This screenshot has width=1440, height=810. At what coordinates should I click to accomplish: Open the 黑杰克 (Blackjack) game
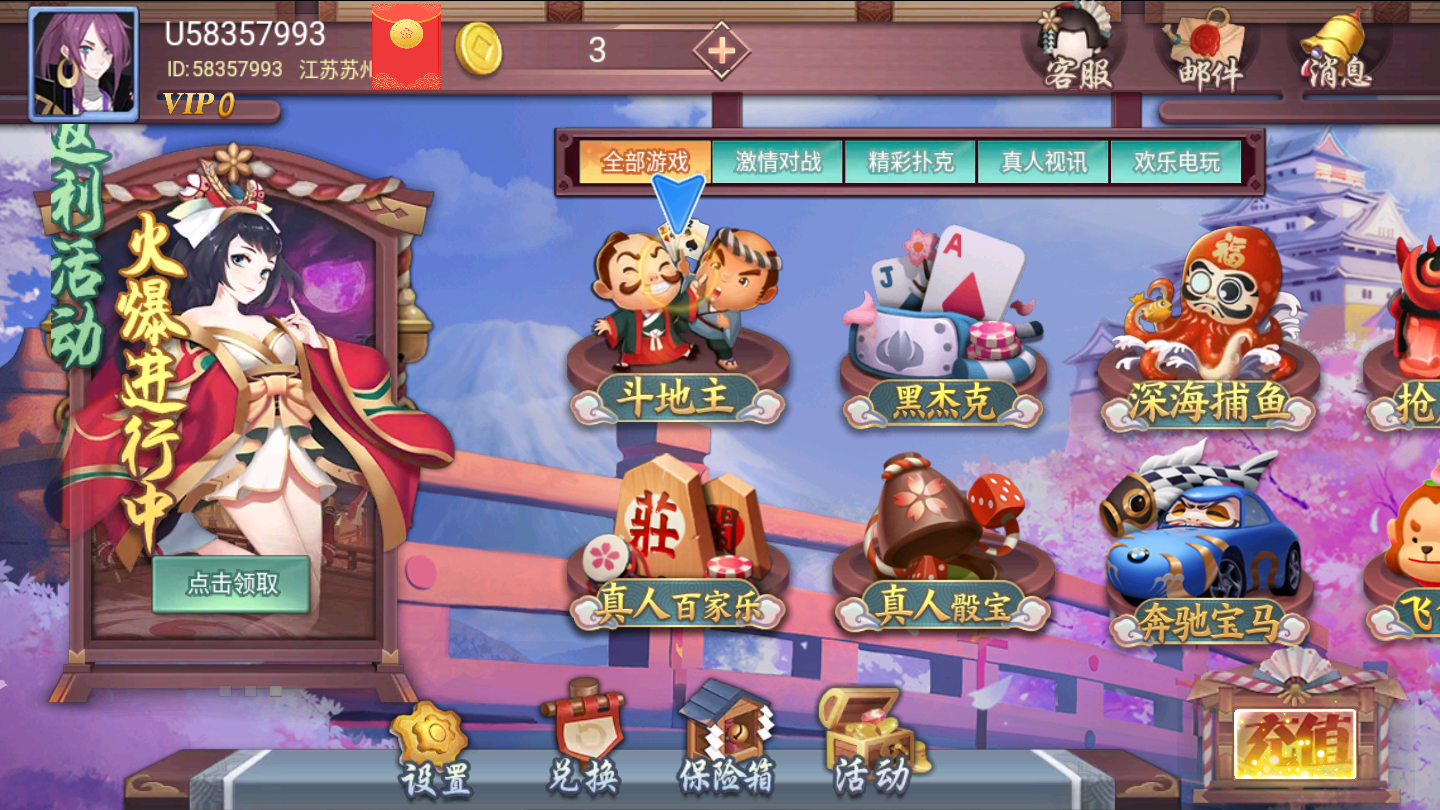[940, 320]
